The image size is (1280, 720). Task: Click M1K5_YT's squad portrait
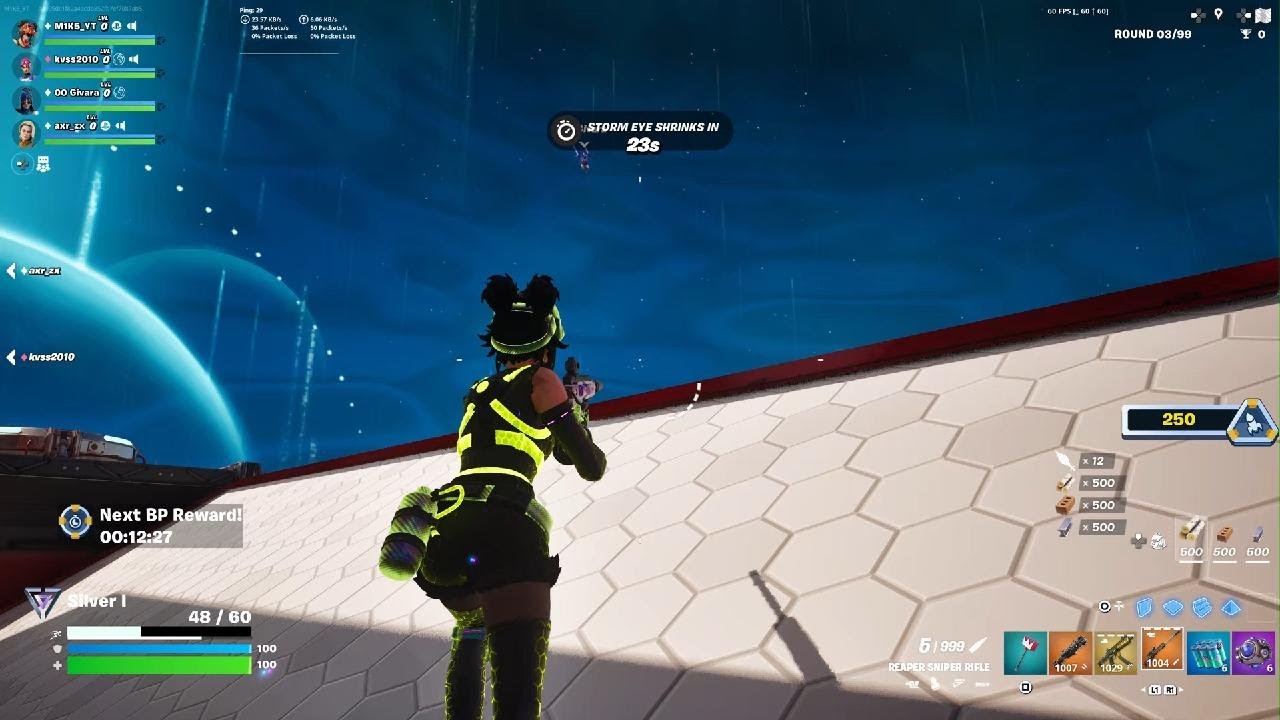(x=25, y=32)
